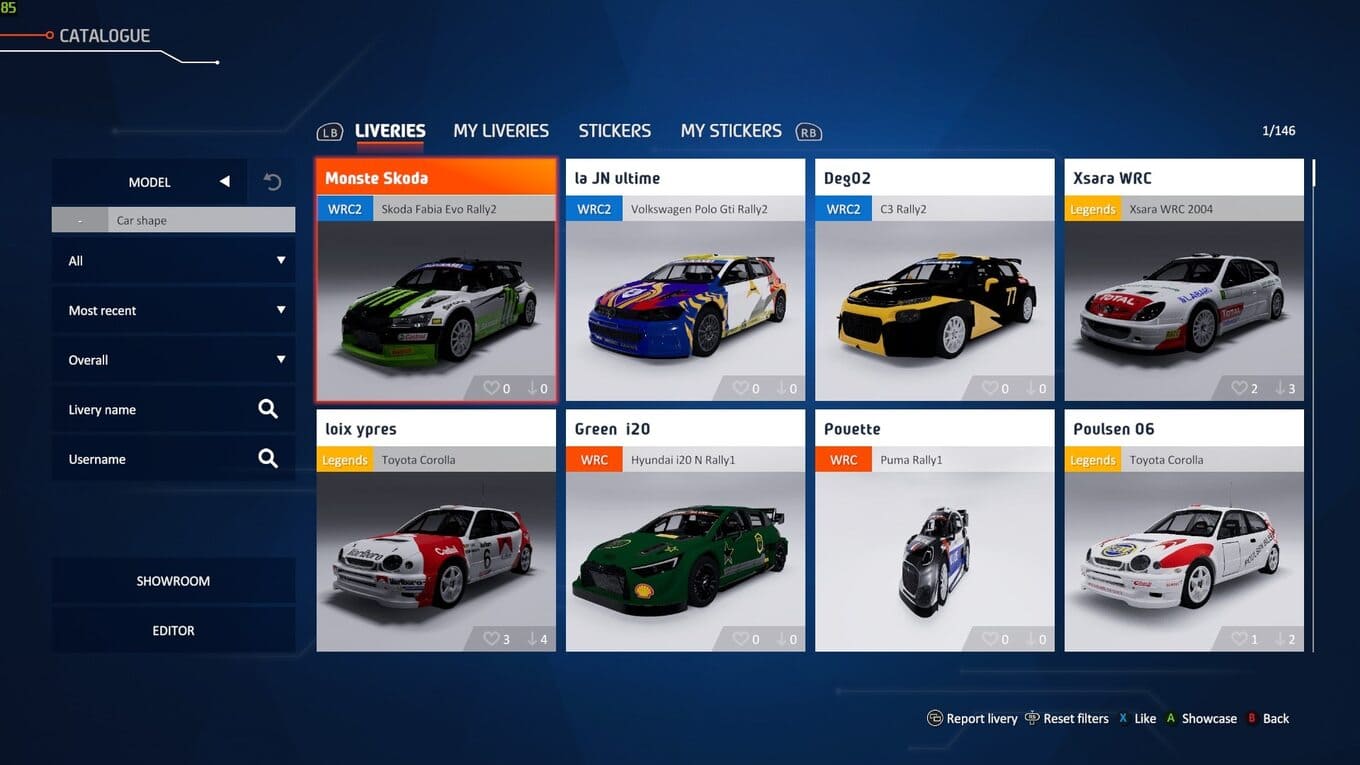Screen dimensions: 1360x765
Task: Switch to the My Liveries tab
Action: [x=500, y=131]
